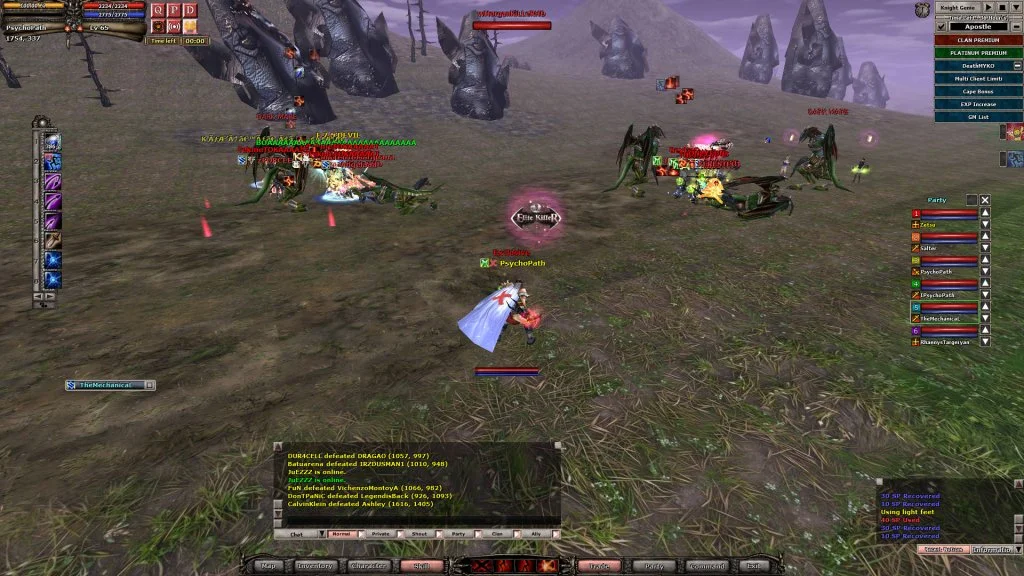The image size is (1024, 576).
Task: Open the GM List
Action: [978, 117]
